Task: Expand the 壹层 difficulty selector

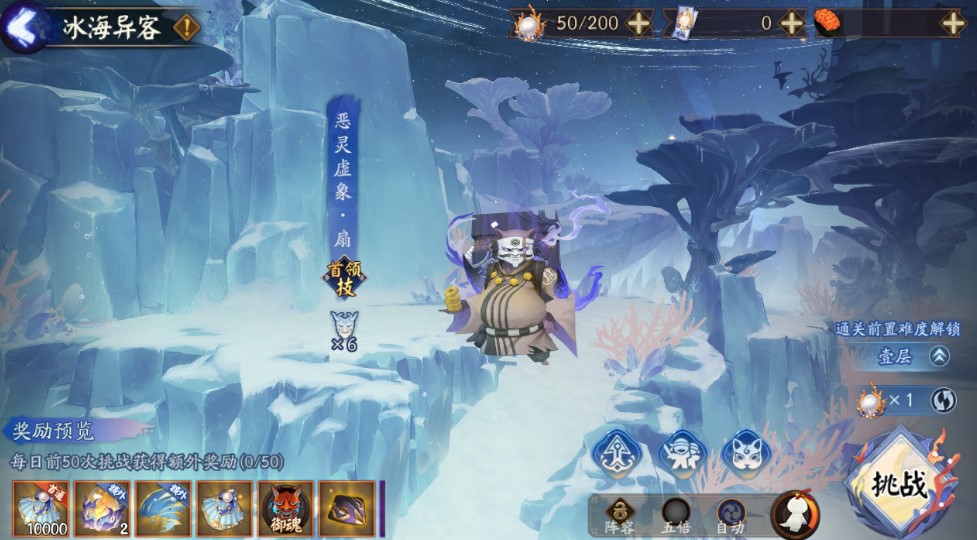Action: (x=939, y=356)
